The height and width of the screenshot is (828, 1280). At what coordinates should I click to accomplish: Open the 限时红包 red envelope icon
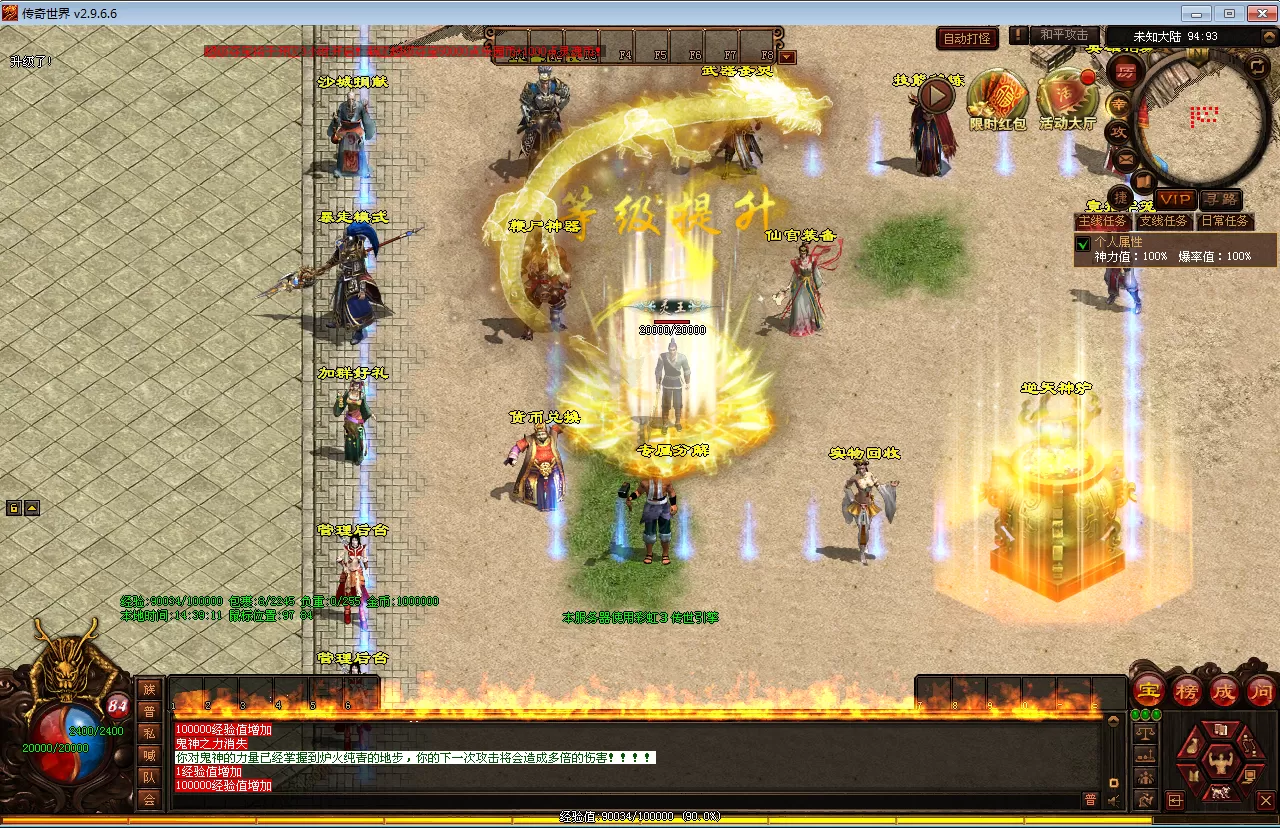point(998,98)
